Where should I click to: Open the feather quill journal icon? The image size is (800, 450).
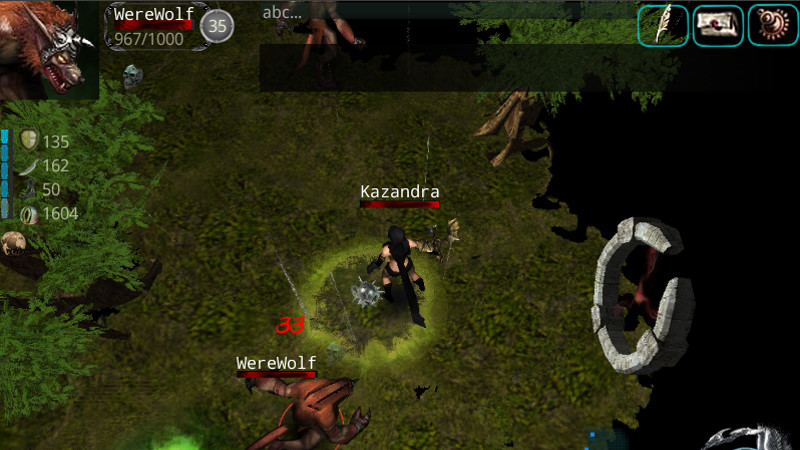663,25
